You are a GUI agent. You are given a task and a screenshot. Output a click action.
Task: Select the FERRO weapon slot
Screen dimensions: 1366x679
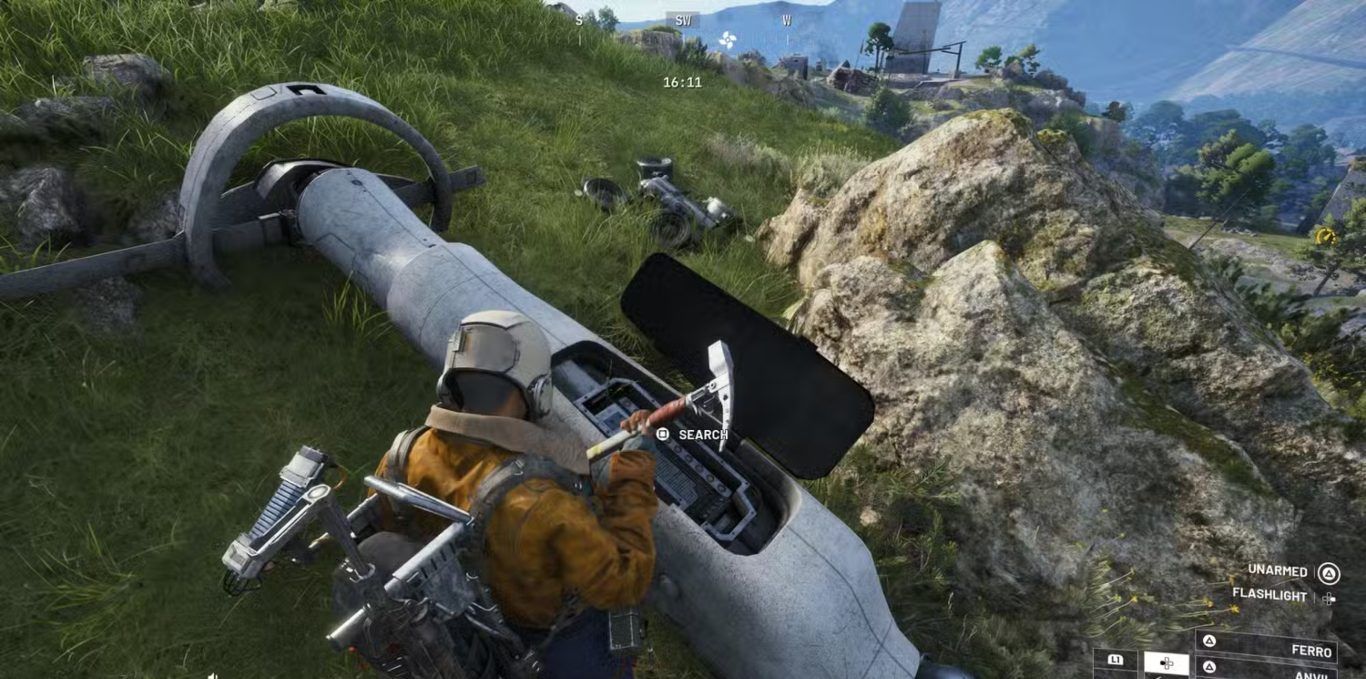(1267, 648)
